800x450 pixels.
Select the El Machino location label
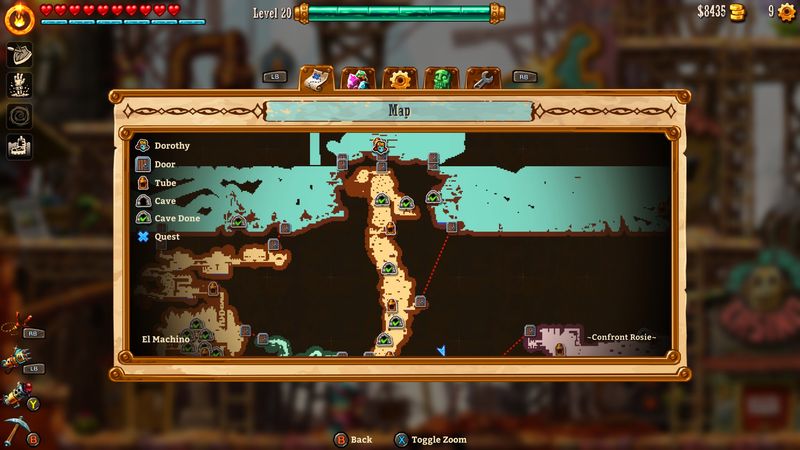pyautogui.click(x=164, y=340)
